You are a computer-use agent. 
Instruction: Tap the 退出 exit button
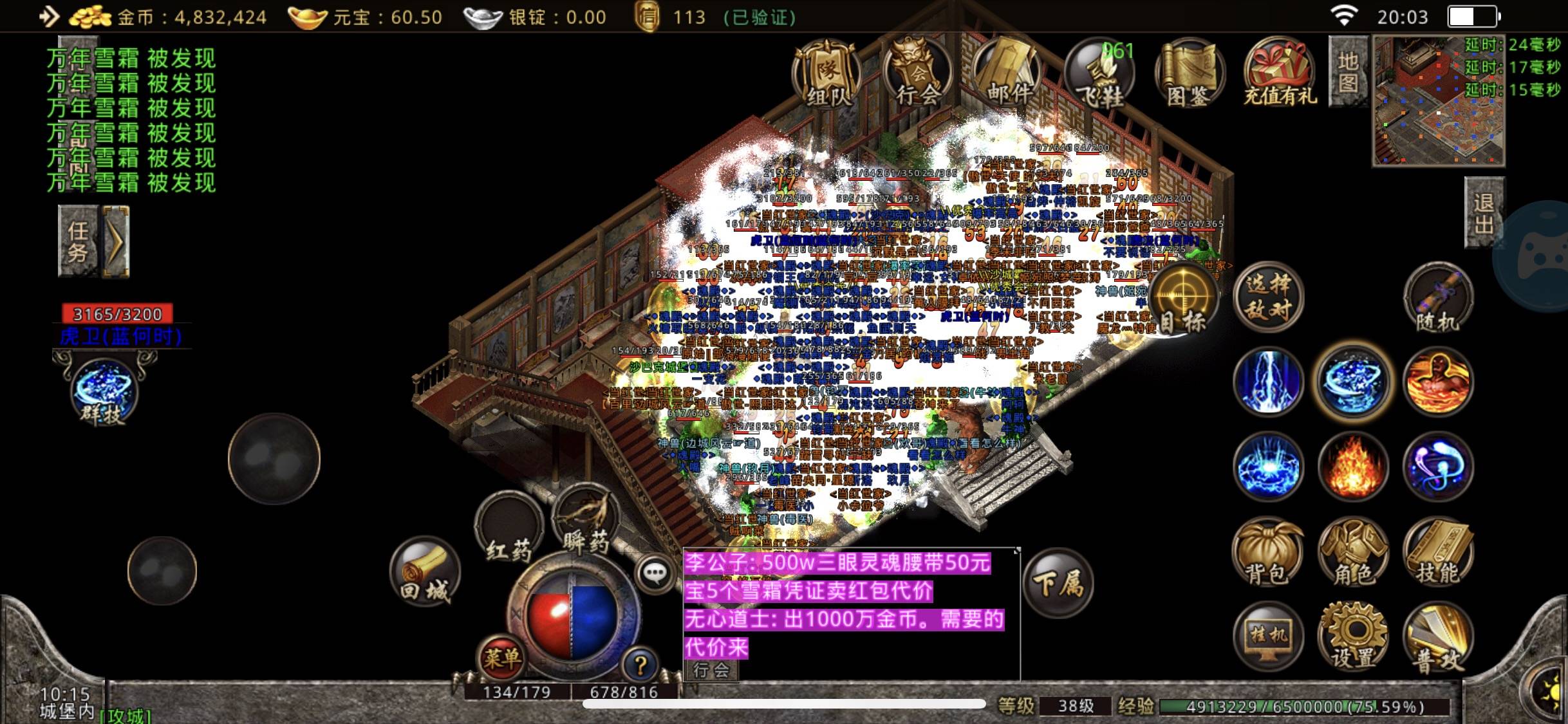point(1484,212)
